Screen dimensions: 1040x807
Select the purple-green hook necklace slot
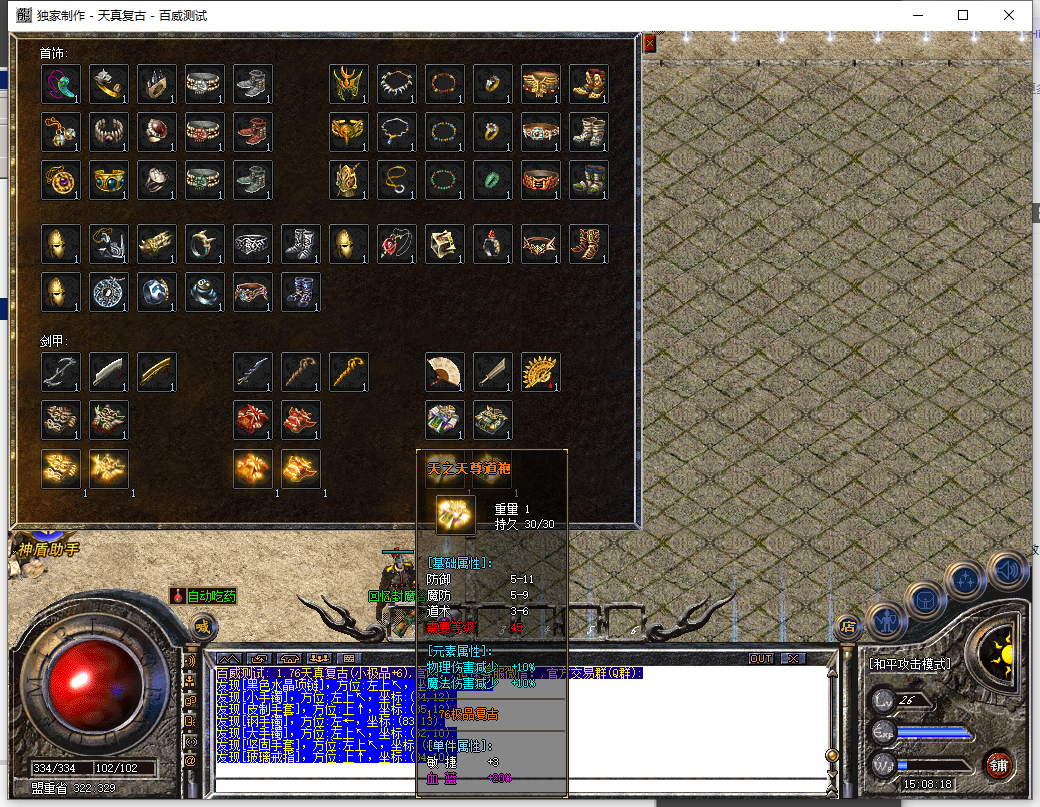tap(60, 84)
